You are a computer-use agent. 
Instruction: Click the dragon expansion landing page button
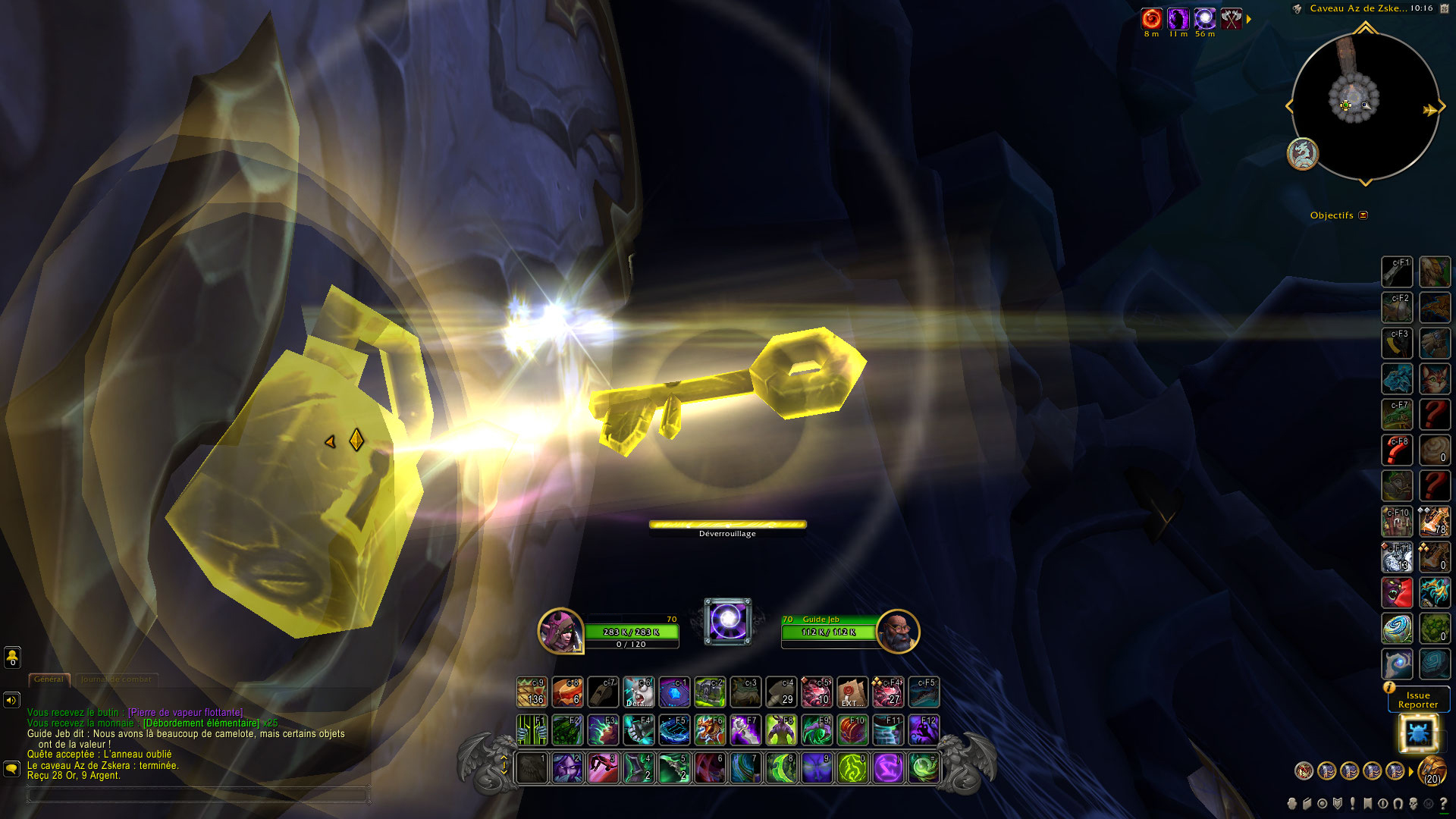tap(1303, 154)
